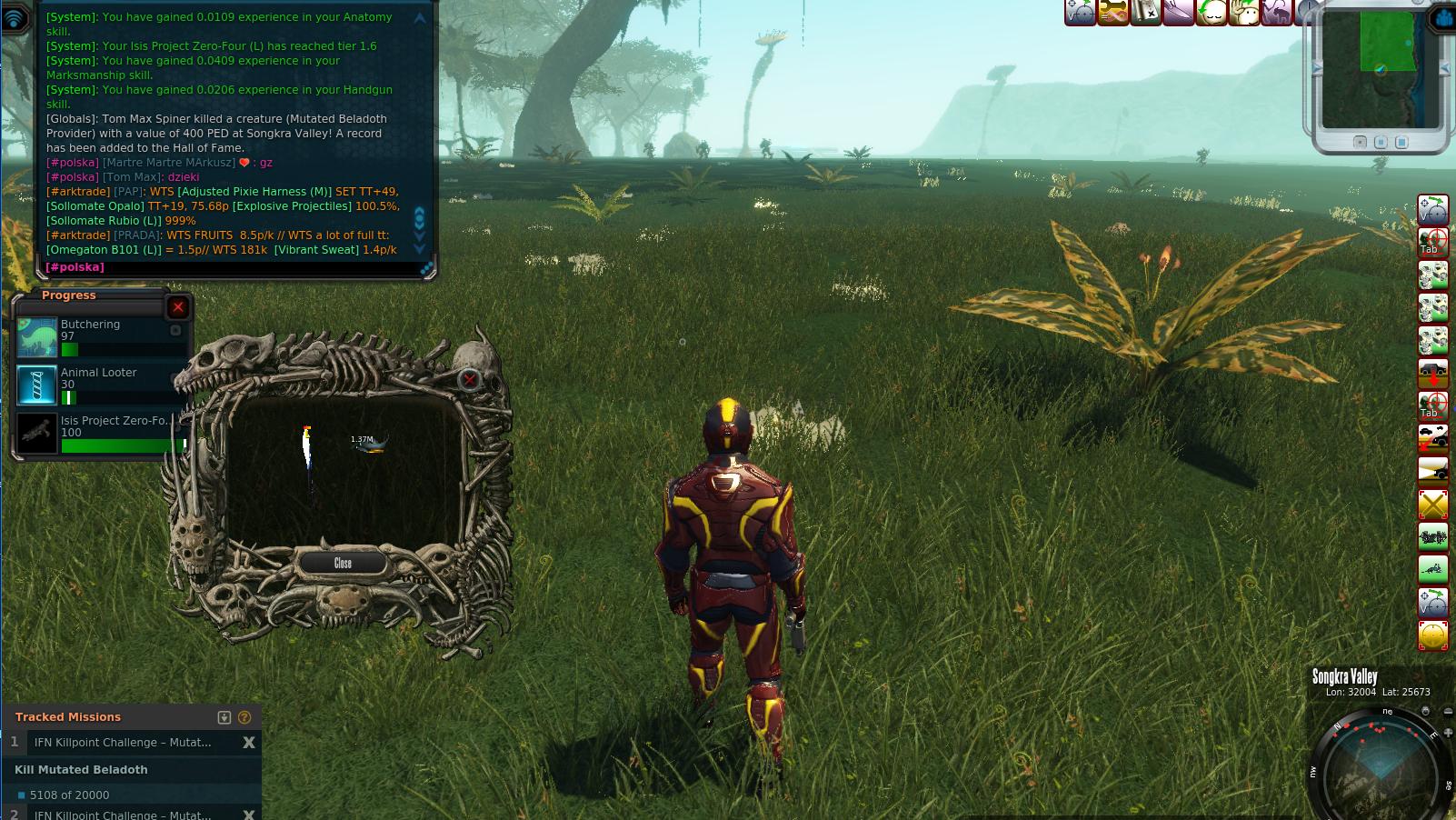Activate the knife action icon
This screenshot has height=820, width=1456.
click(1178, 12)
